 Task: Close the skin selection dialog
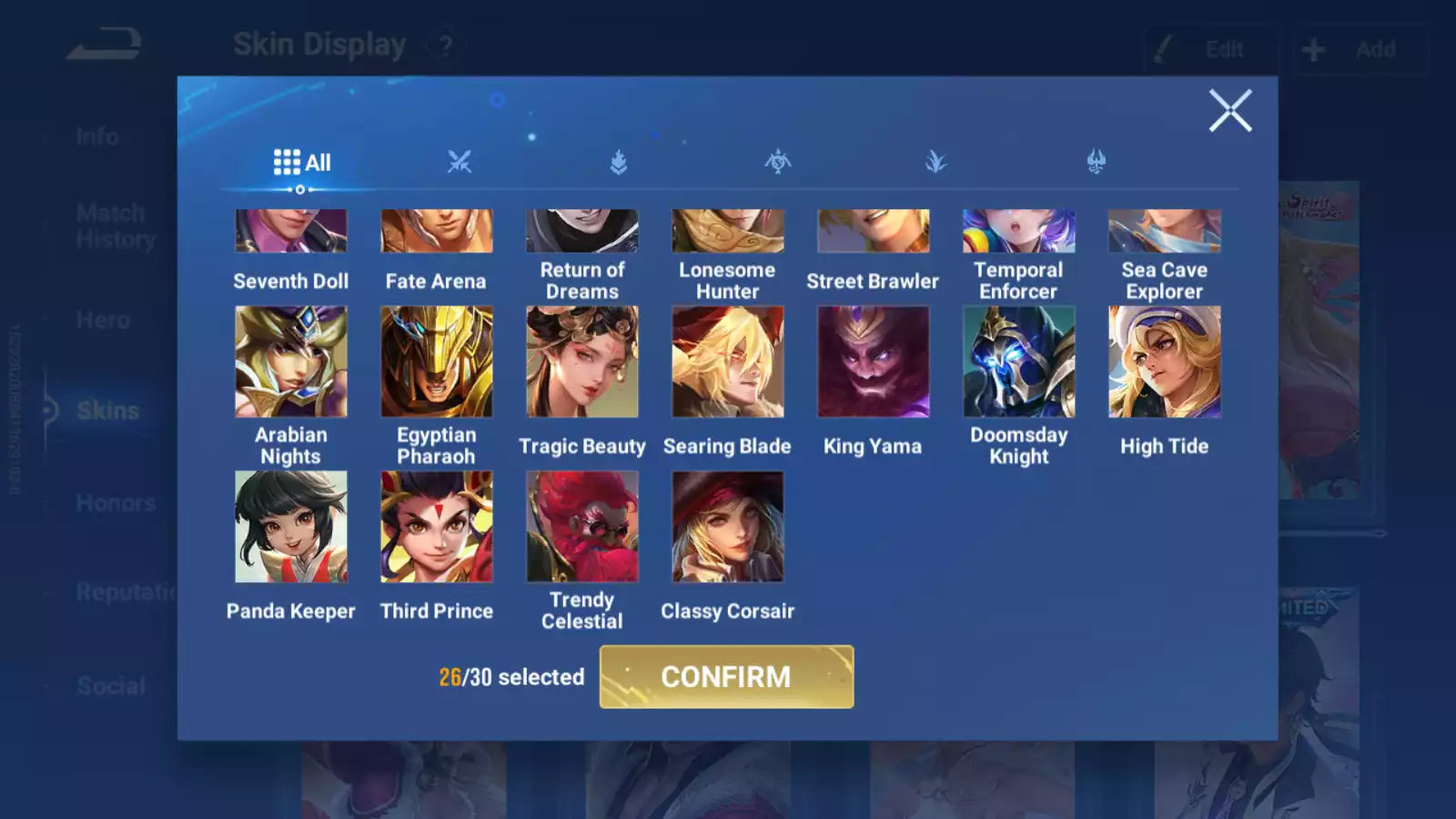[x=1230, y=111]
